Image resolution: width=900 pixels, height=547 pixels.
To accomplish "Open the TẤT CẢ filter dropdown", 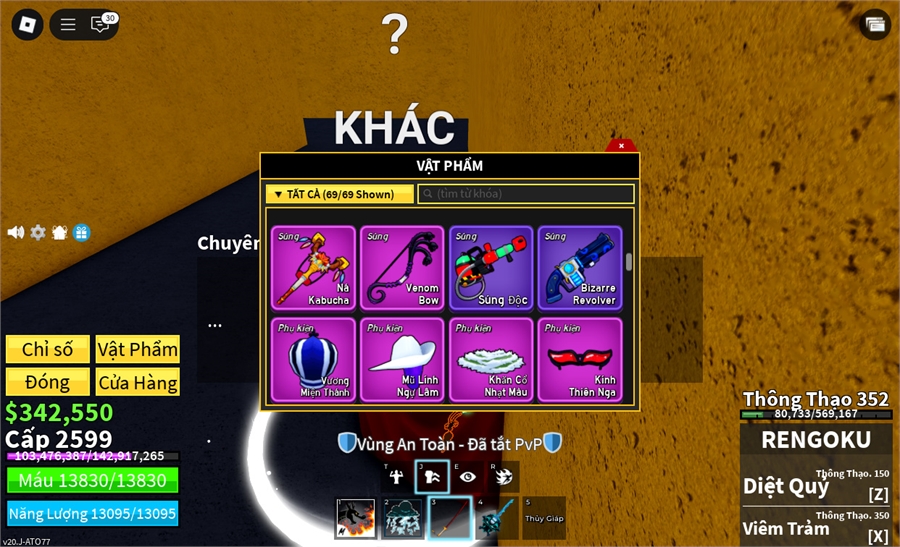I will click(x=340, y=194).
